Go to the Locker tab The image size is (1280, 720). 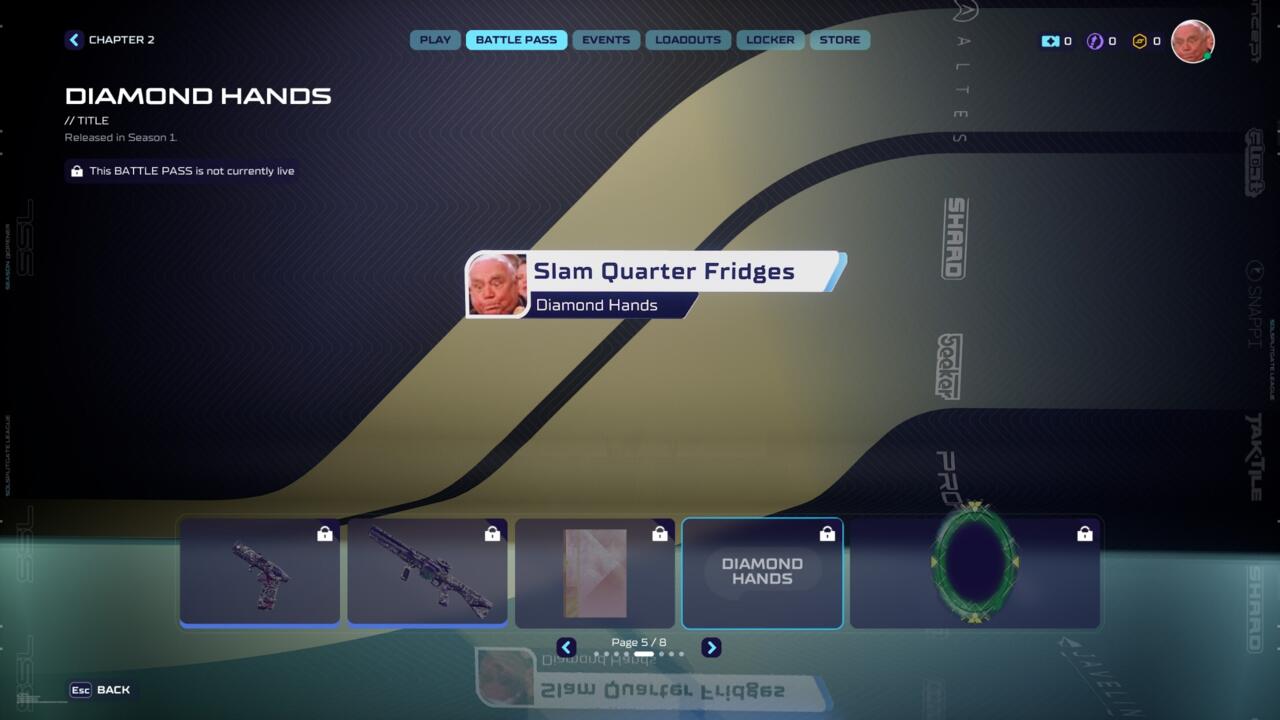point(770,40)
